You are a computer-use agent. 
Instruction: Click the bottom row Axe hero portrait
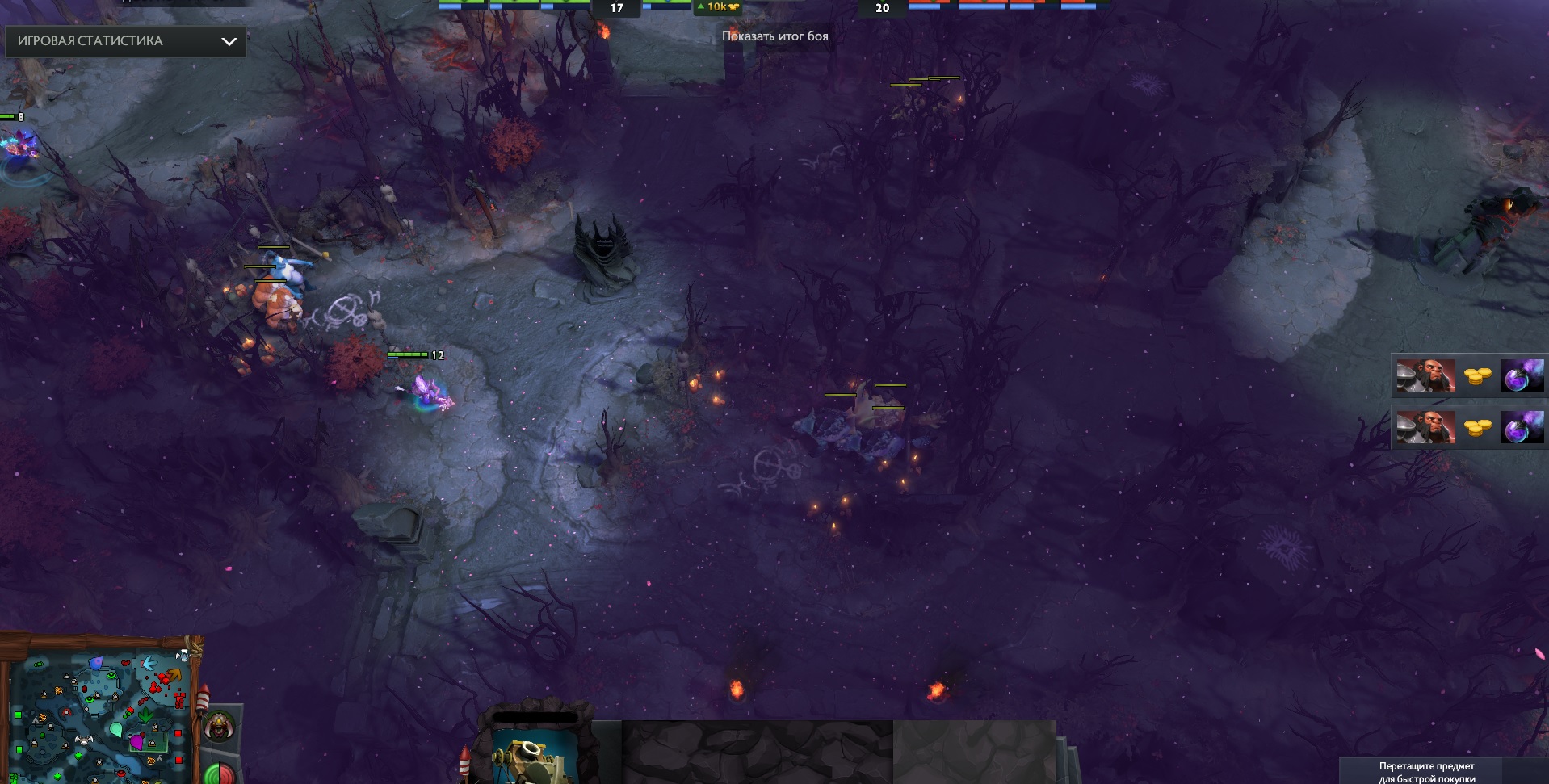coord(1425,427)
